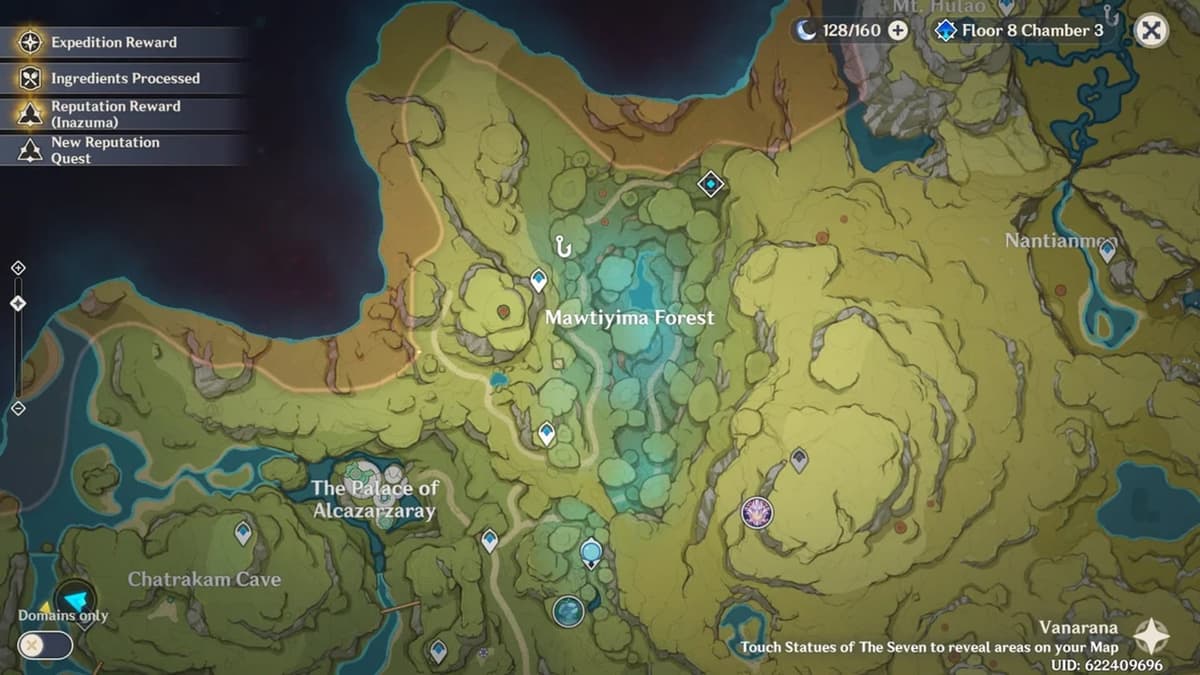
Task: Select the waypoint above Mawtiyima Forest label
Action: point(539,280)
